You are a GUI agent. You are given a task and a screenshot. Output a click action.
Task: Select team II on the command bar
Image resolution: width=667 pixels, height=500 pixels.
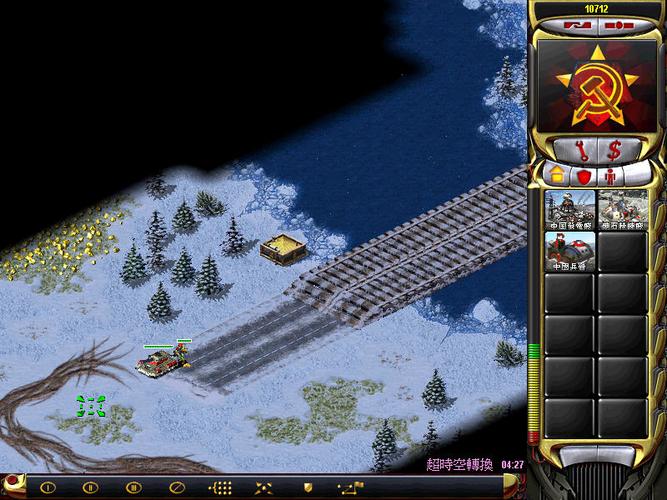[90, 488]
